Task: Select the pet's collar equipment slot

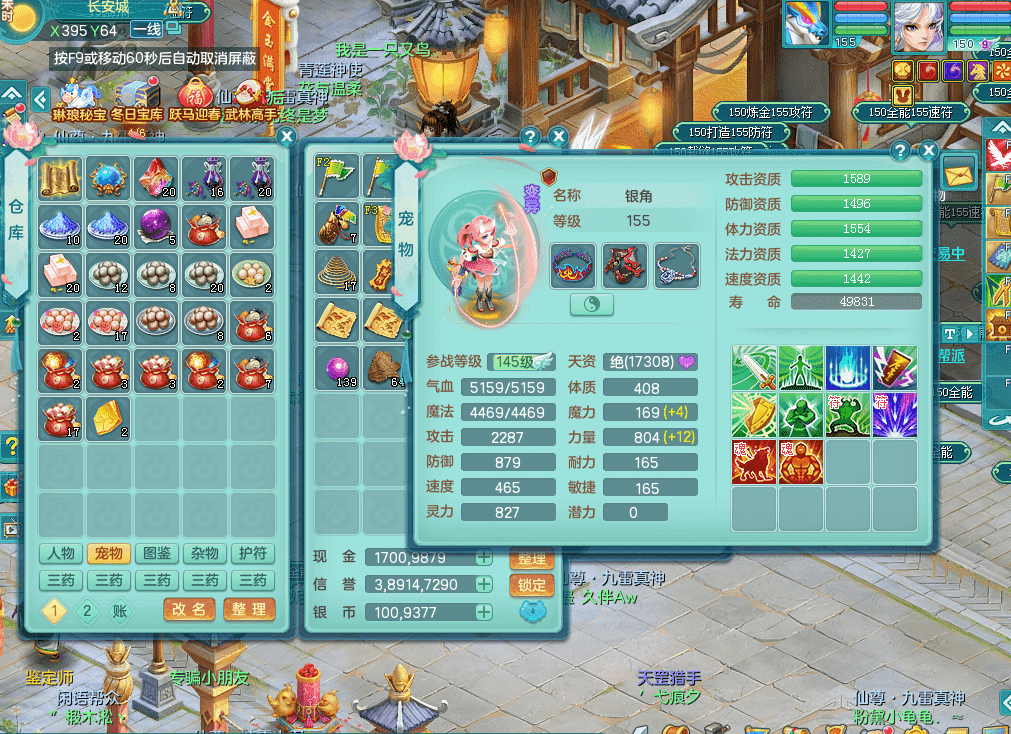Action: click(573, 266)
